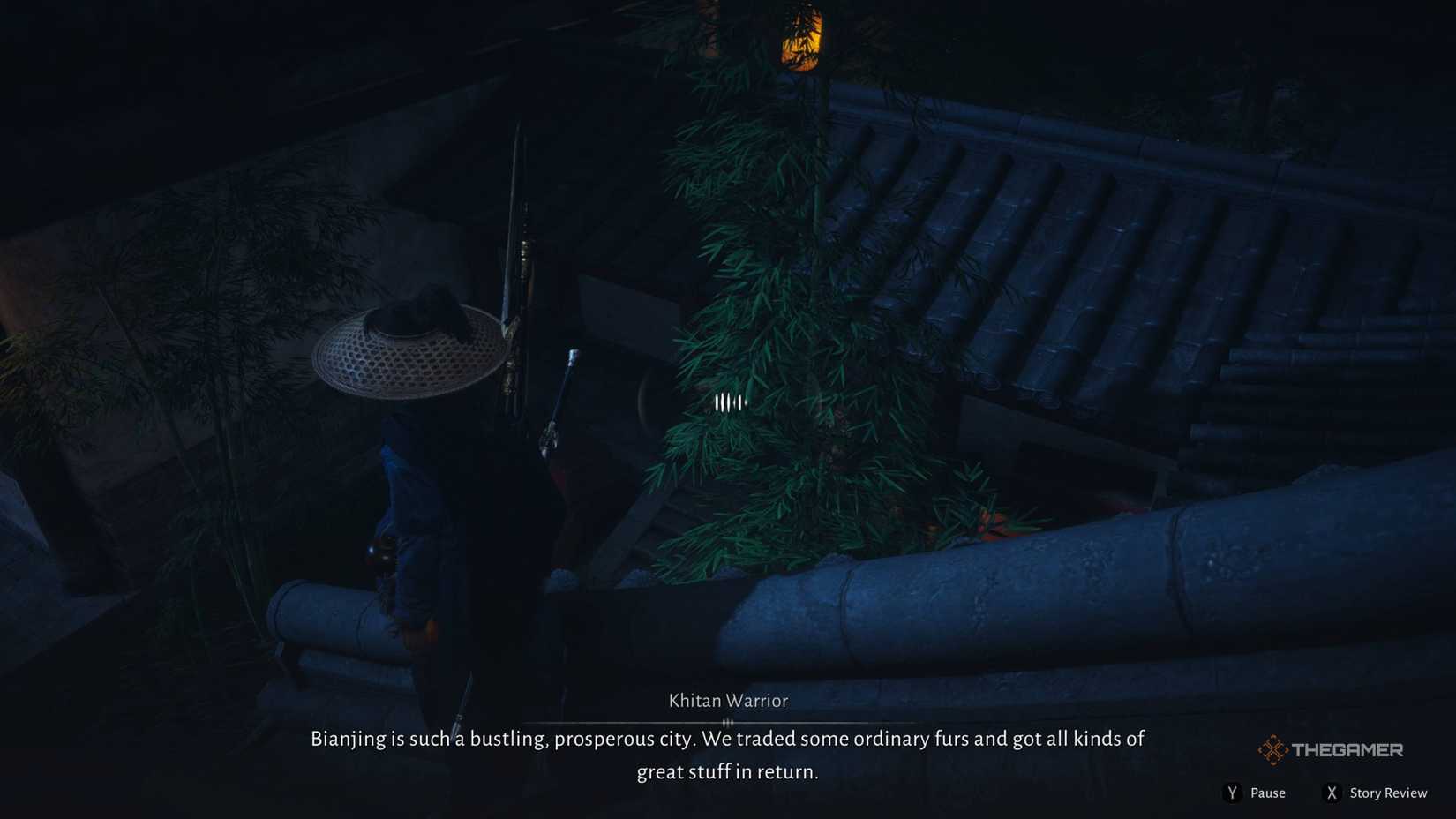Open Story Review from the prompt bar
The width and height of the screenshot is (1456, 819).
click(x=1332, y=793)
